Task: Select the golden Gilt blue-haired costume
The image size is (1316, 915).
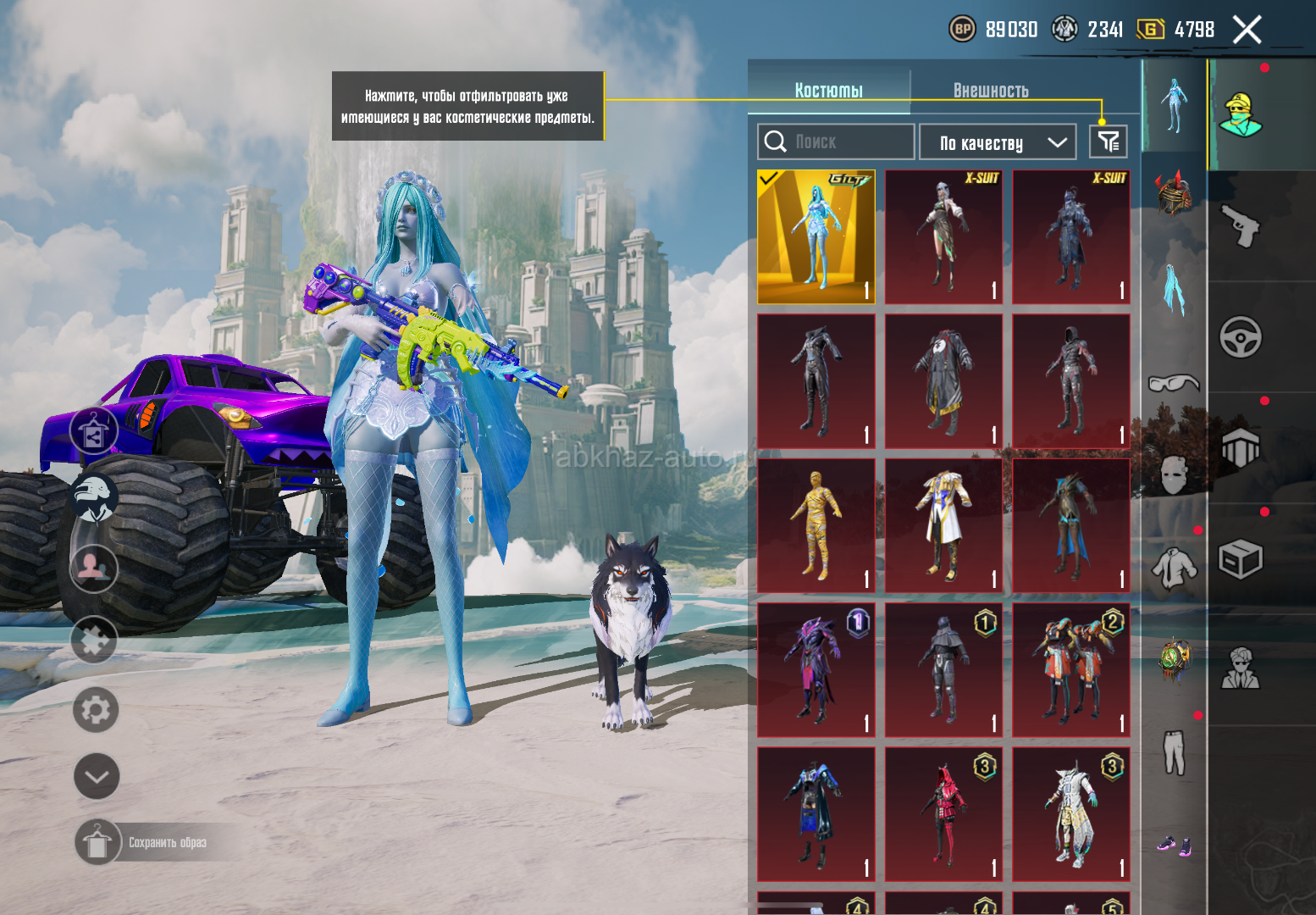Action: tap(816, 237)
